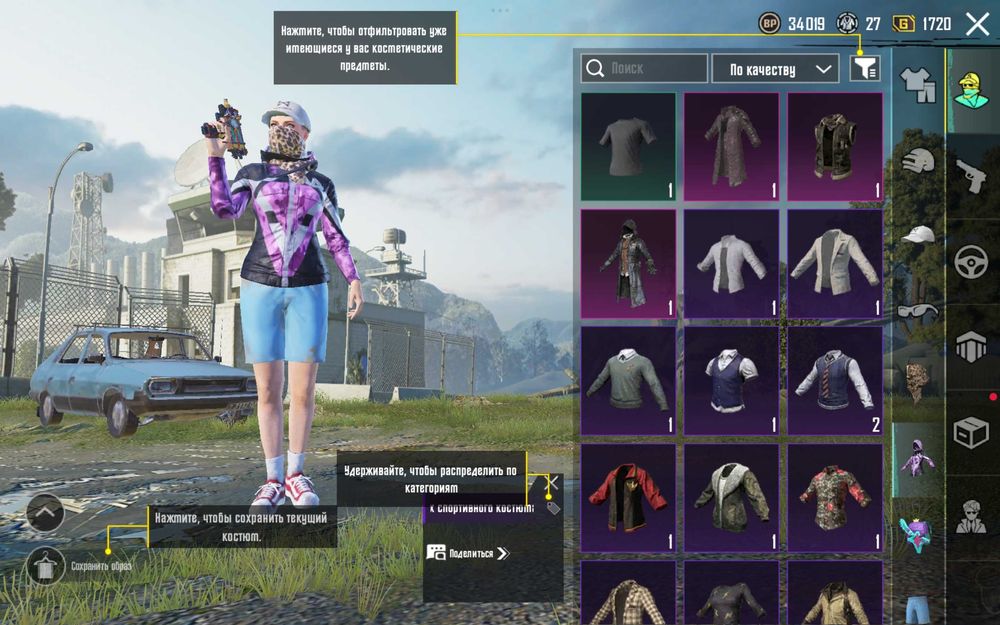
Task: Expand the up-arrow circle button
Action: (45, 513)
